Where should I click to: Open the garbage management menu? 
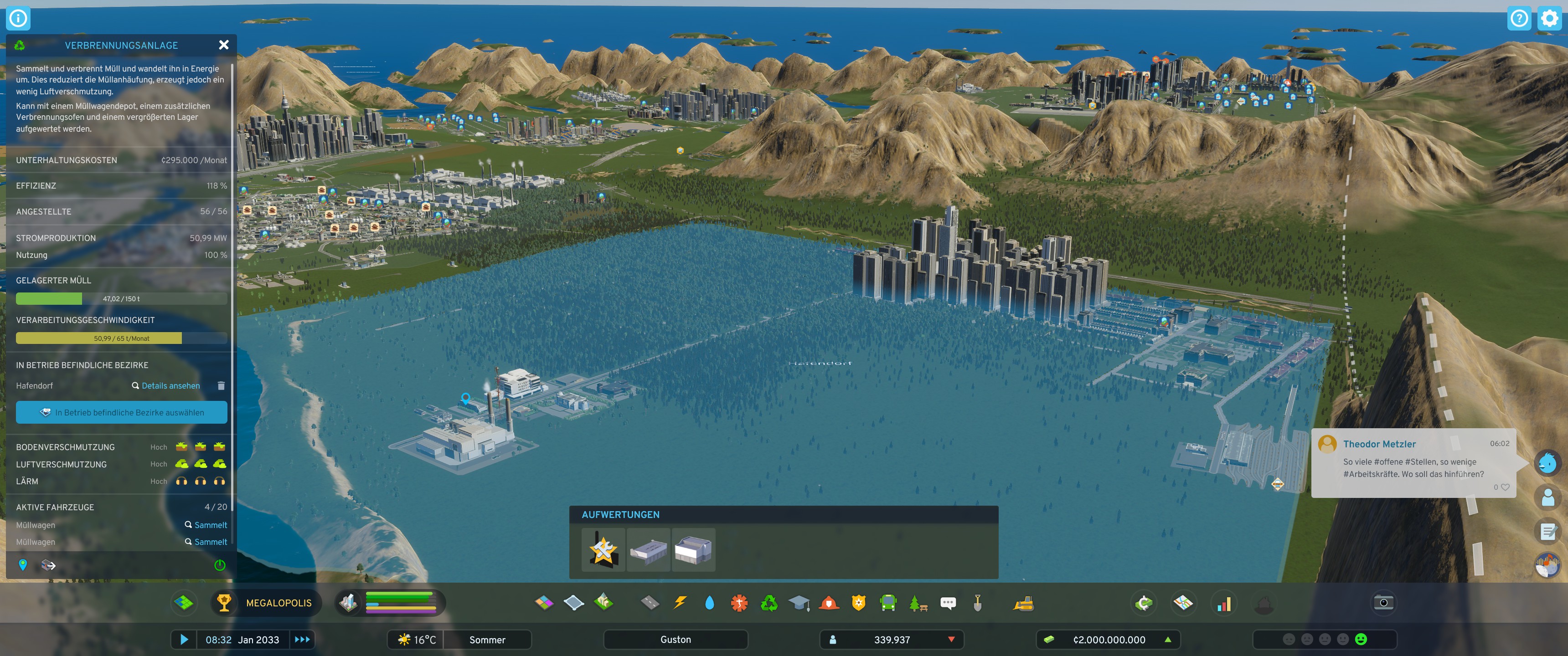(769, 603)
